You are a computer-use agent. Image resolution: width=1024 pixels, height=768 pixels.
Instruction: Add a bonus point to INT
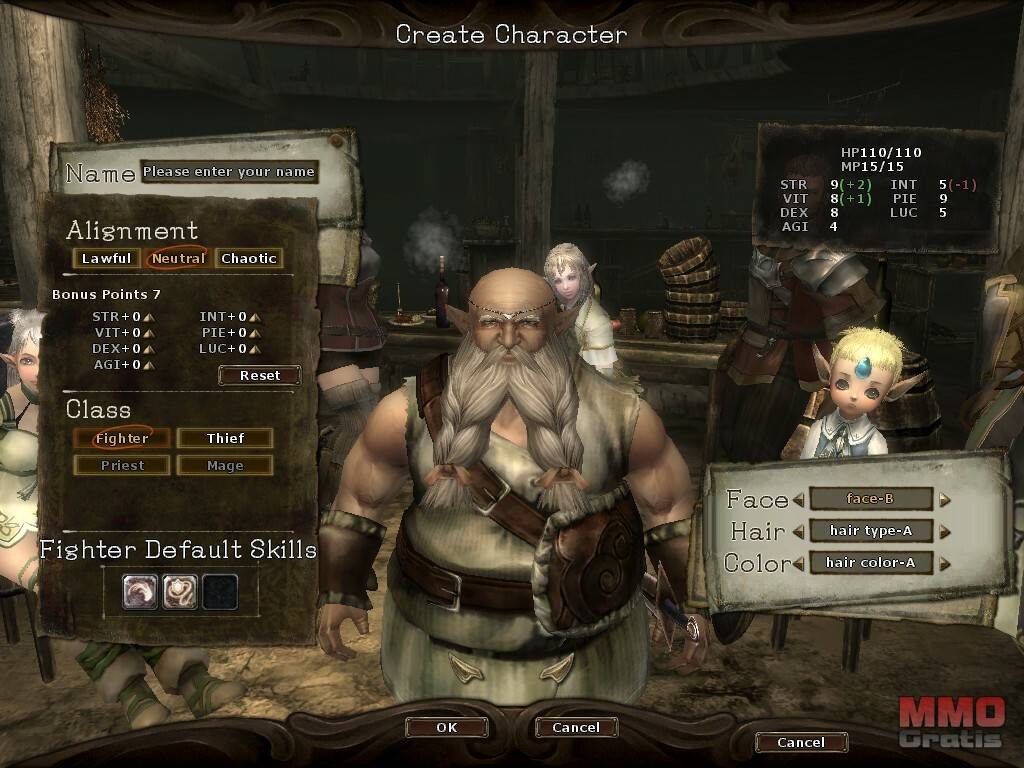click(x=255, y=318)
